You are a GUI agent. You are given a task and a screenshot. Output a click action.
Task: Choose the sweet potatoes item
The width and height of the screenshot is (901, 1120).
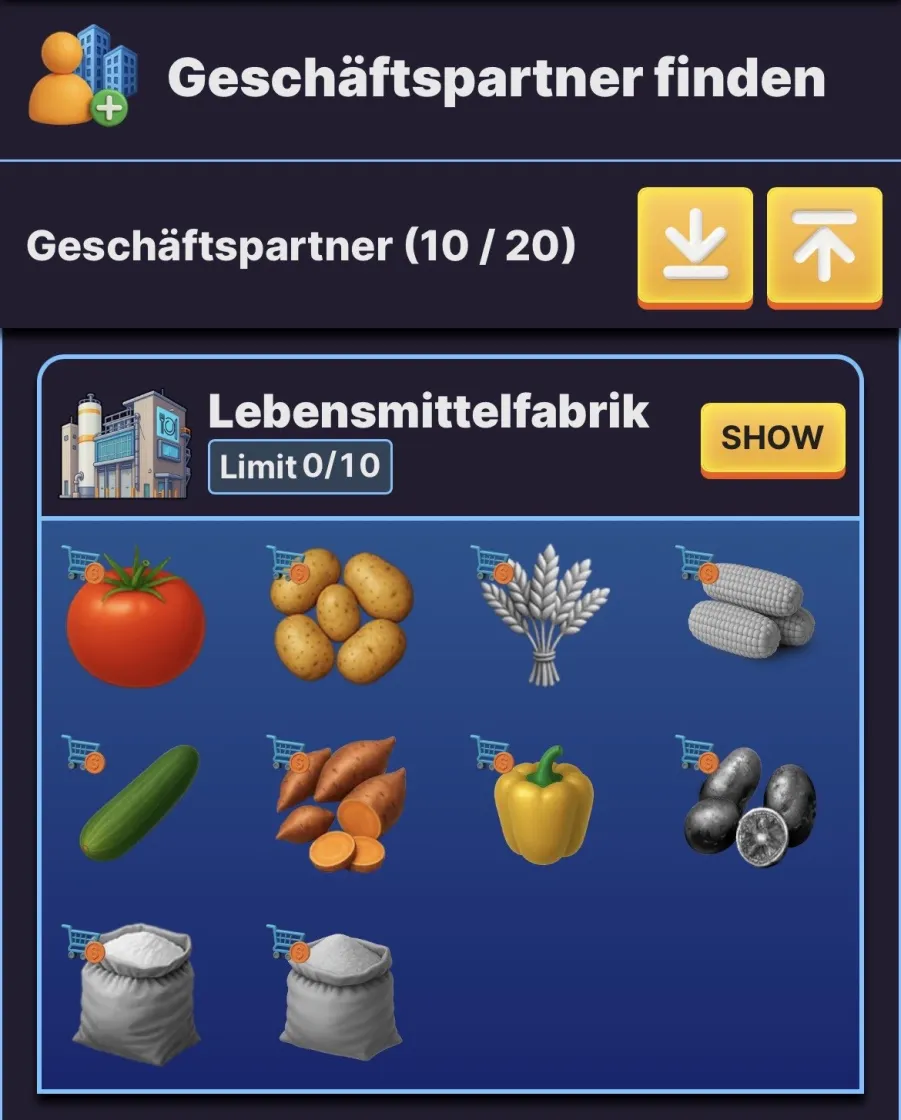pos(342,805)
